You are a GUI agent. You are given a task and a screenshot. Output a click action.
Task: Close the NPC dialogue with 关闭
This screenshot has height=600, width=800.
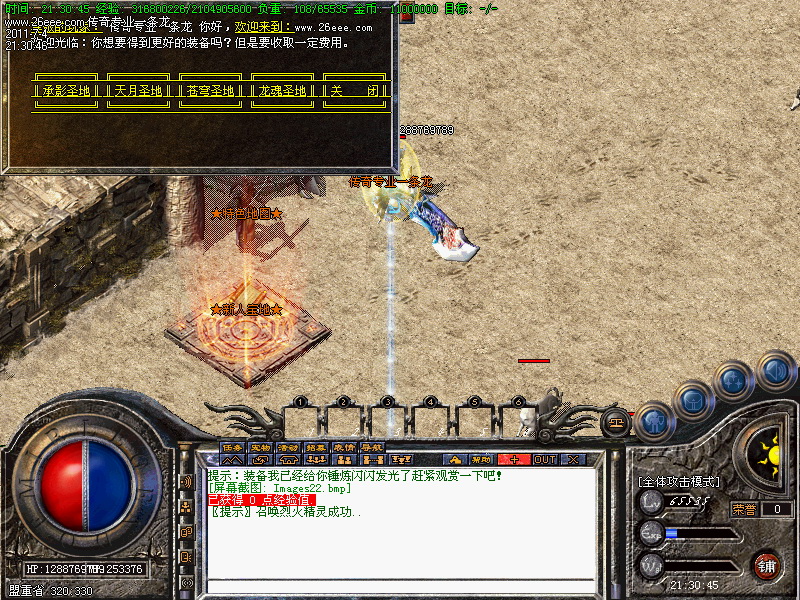pyautogui.click(x=355, y=90)
